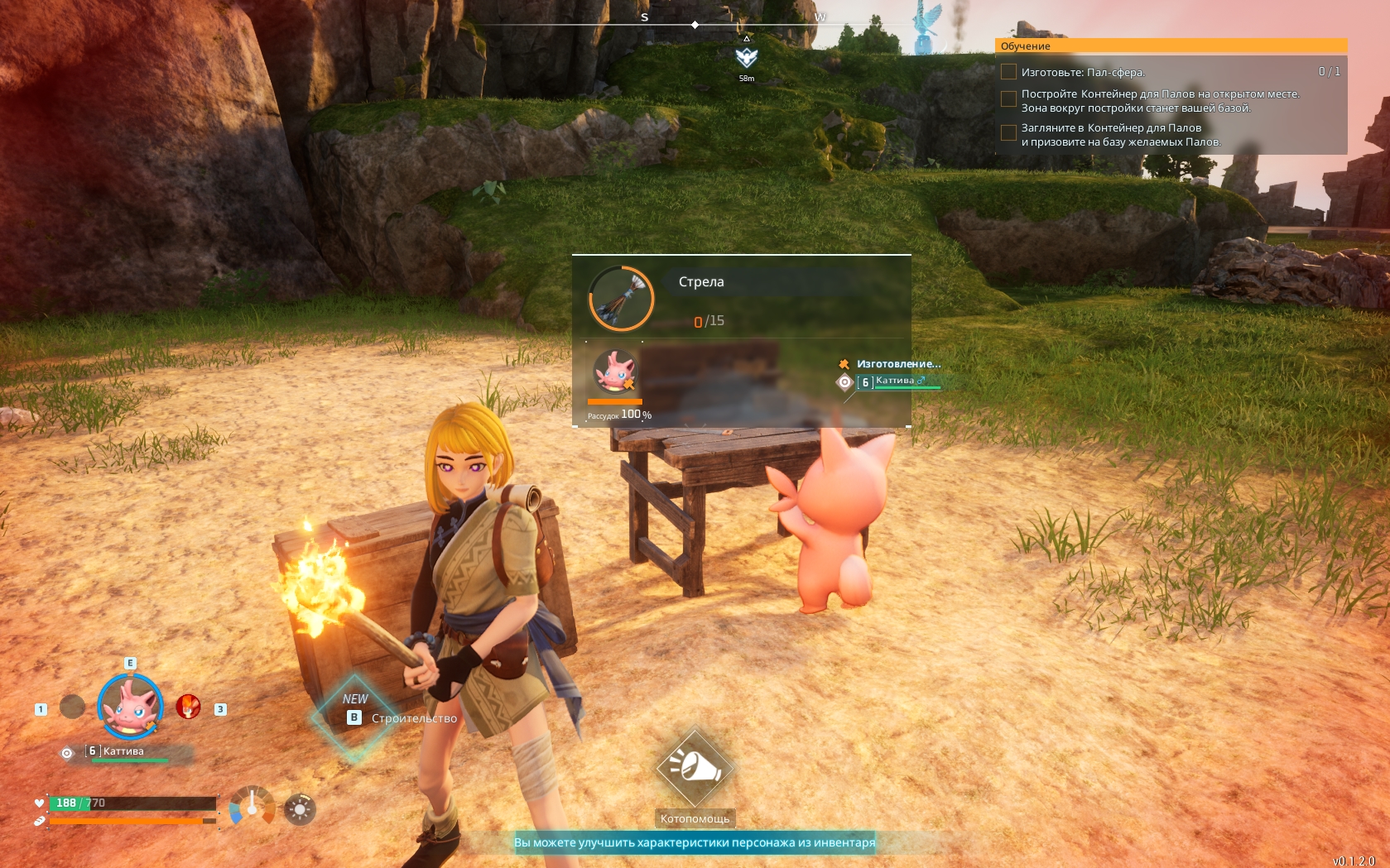This screenshot has width=1390, height=868.
Task: Select the empty round slot beside pal portrait
Action: [73, 707]
